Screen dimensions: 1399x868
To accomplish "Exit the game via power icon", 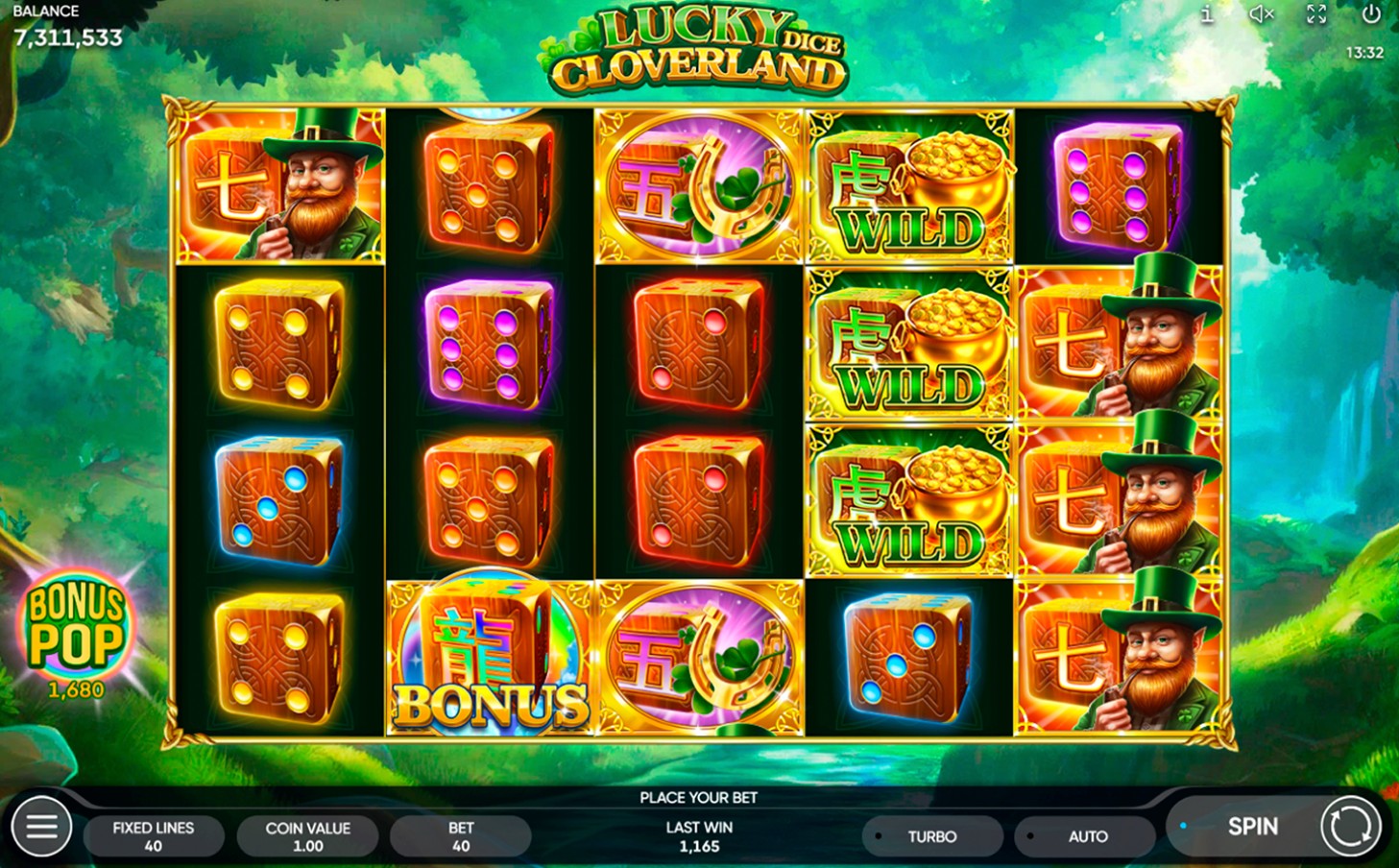I will pyautogui.click(x=1370, y=15).
